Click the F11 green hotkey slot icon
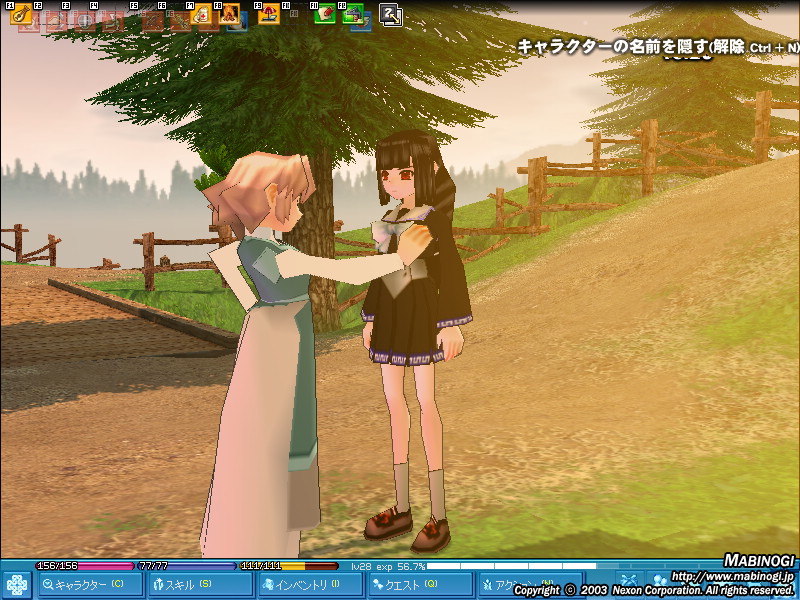 (x=324, y=14)
